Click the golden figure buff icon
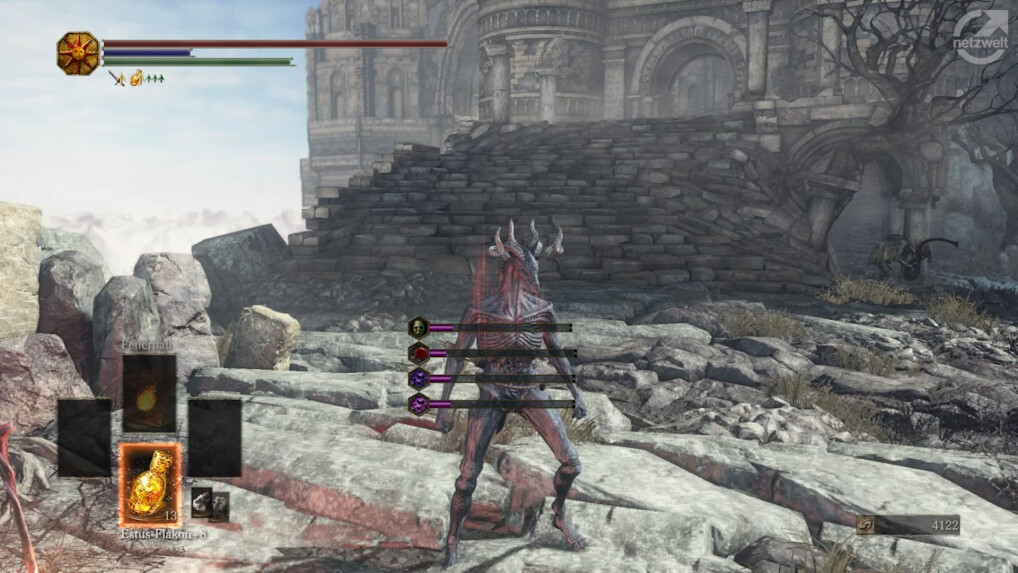Screen dimensions: 1018x573 click(137, 78)
